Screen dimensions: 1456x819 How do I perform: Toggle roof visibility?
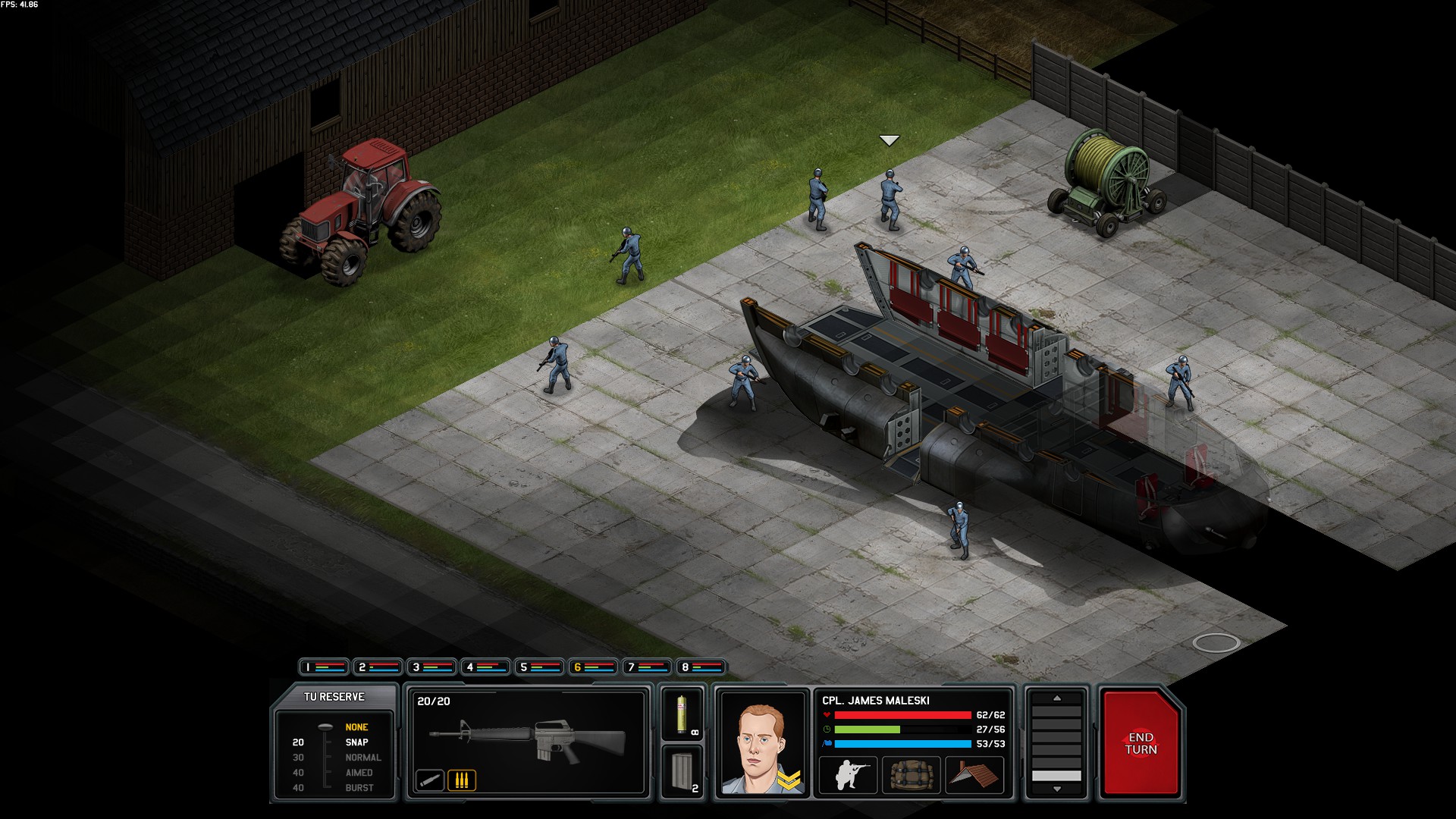click(x=974, y=776)
